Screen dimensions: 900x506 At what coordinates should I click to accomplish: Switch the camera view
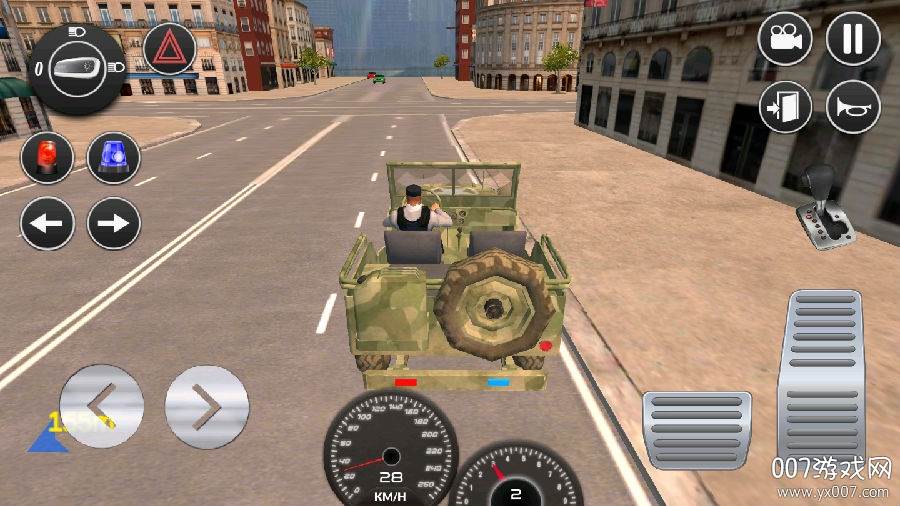coord(785,39)
